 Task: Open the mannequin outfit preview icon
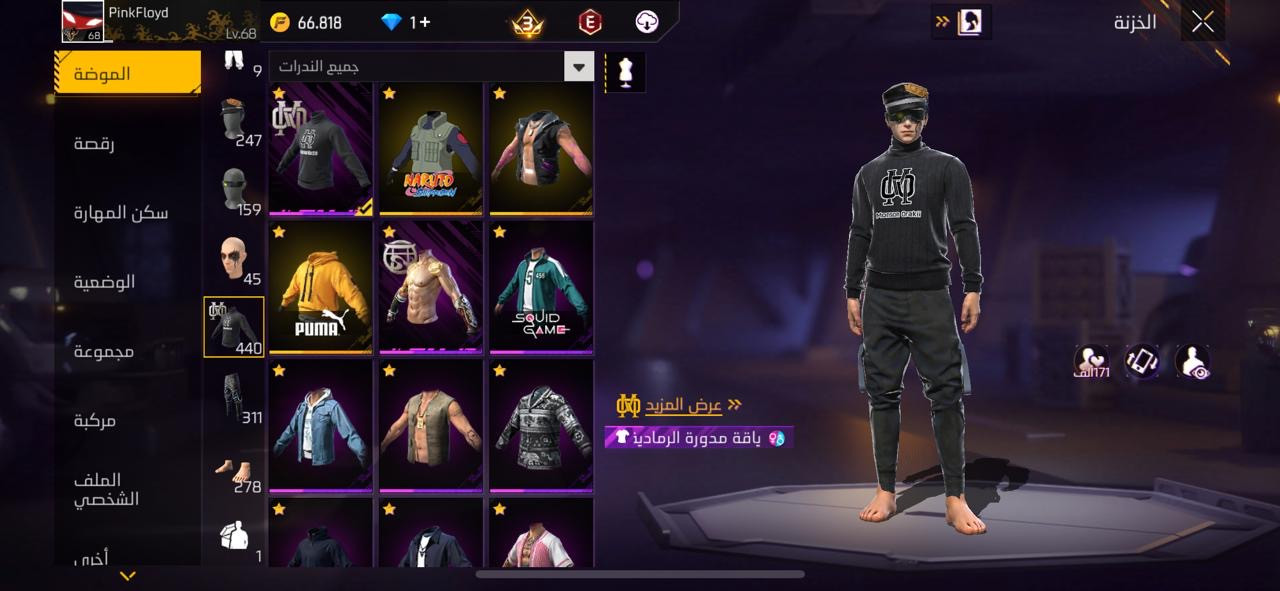[626, 72]
